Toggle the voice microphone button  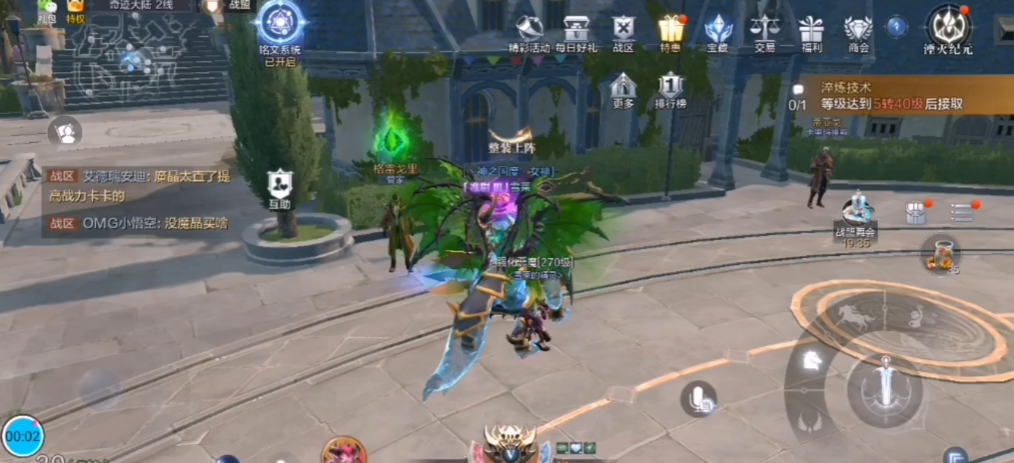[x=698, y=399]
